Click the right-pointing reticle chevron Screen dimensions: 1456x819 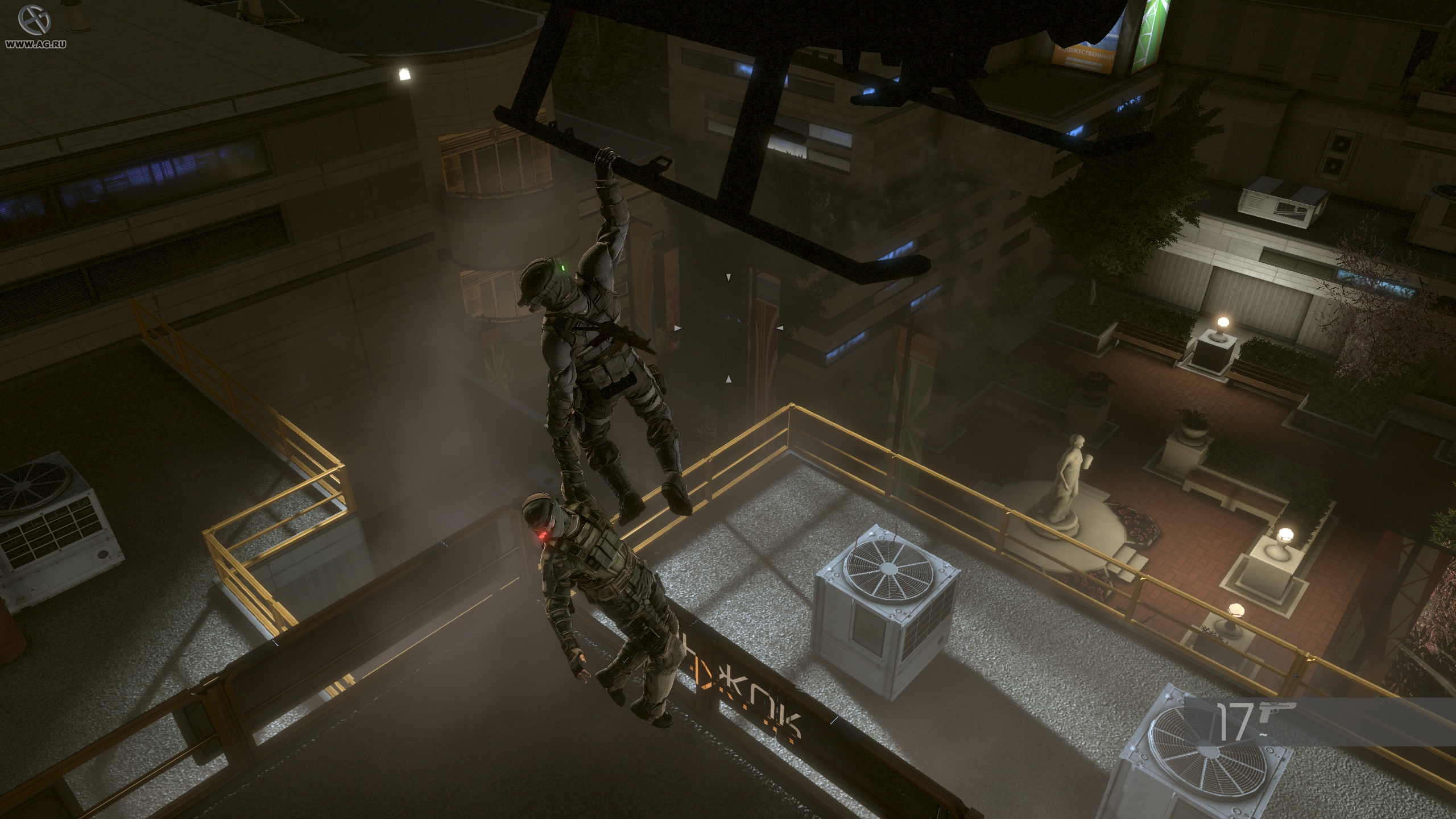click(779, 327)
